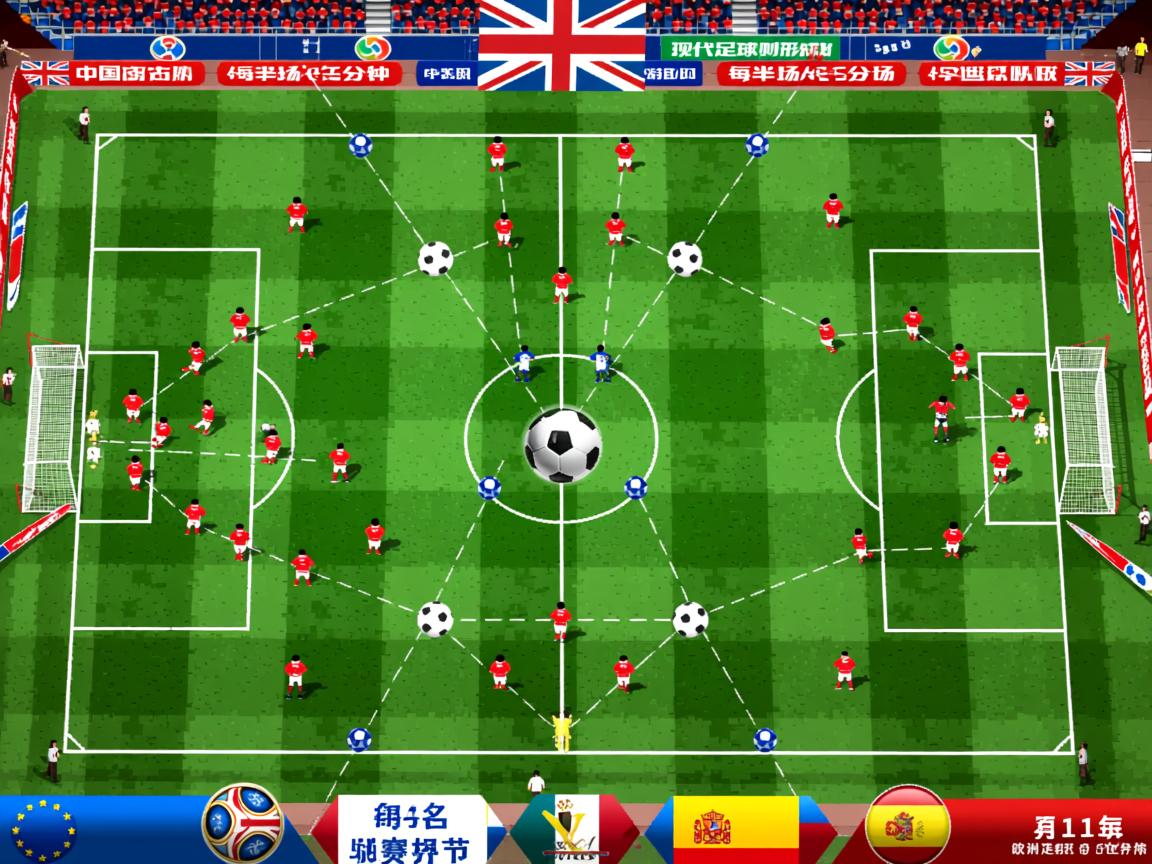Select the blue-and-white soccer ball emblem
The width and height of the screenshot is (1152, 864).
coord(243,823)
